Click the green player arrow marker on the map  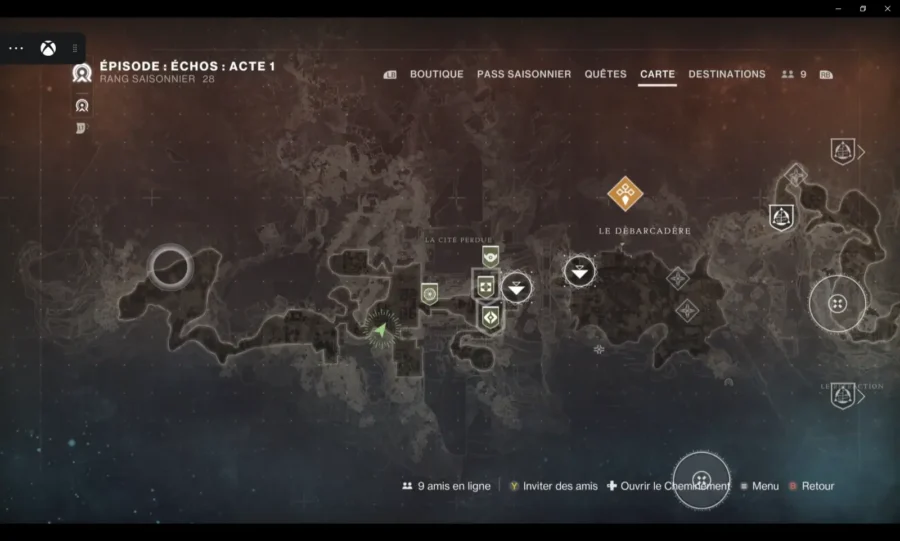pos(381,327)
